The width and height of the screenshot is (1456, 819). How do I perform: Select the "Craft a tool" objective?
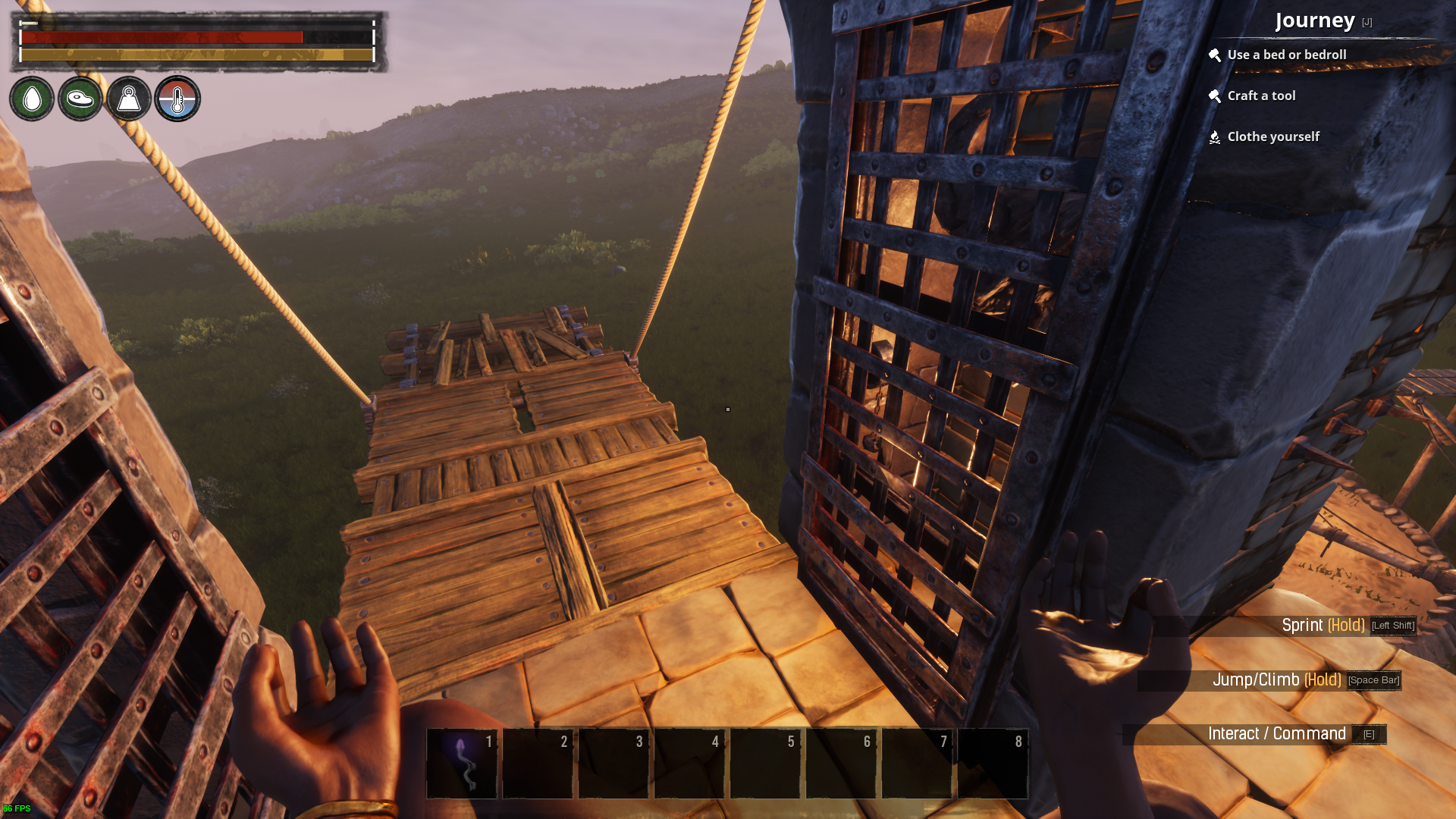1261,96
